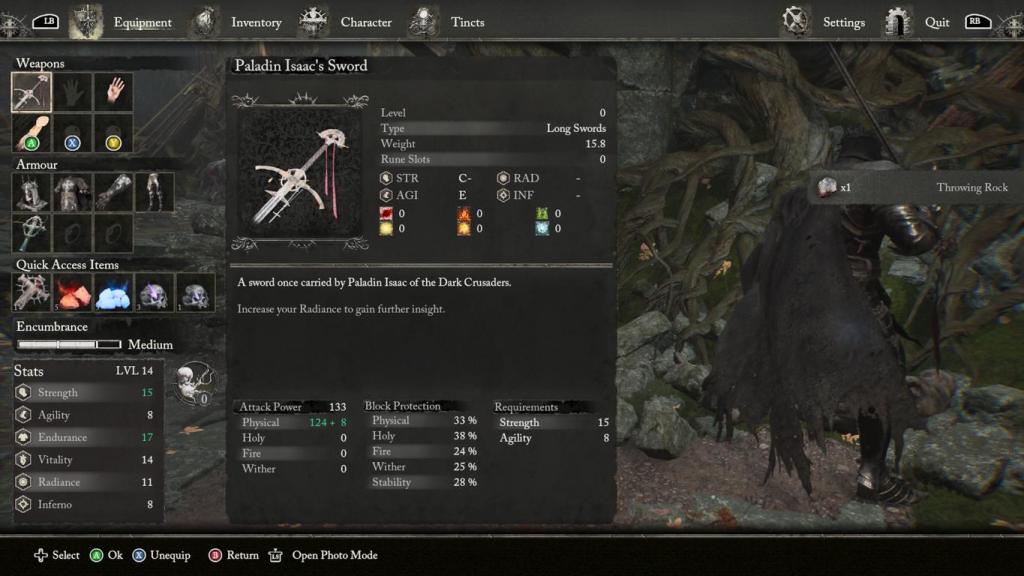This screenshot has width=1024, height=576.
Task: Open the Character tab
Action: coord(365,22)
